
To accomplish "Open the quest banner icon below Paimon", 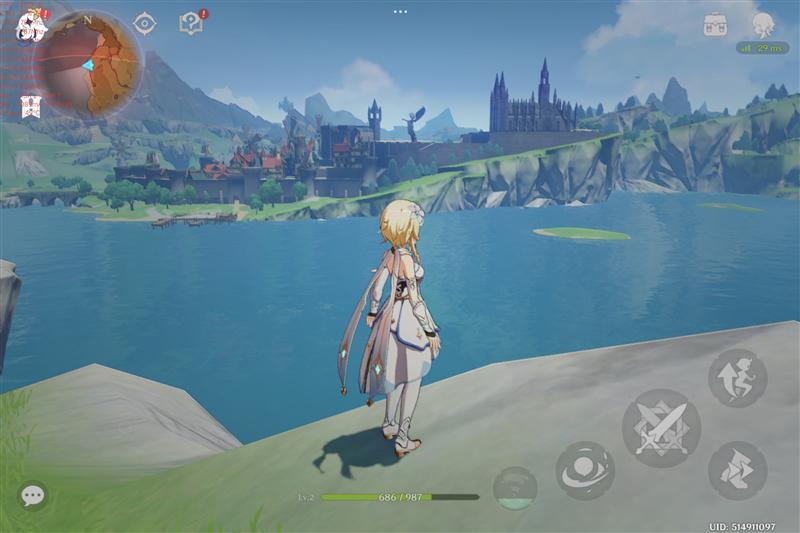I will tap(30, 106).
